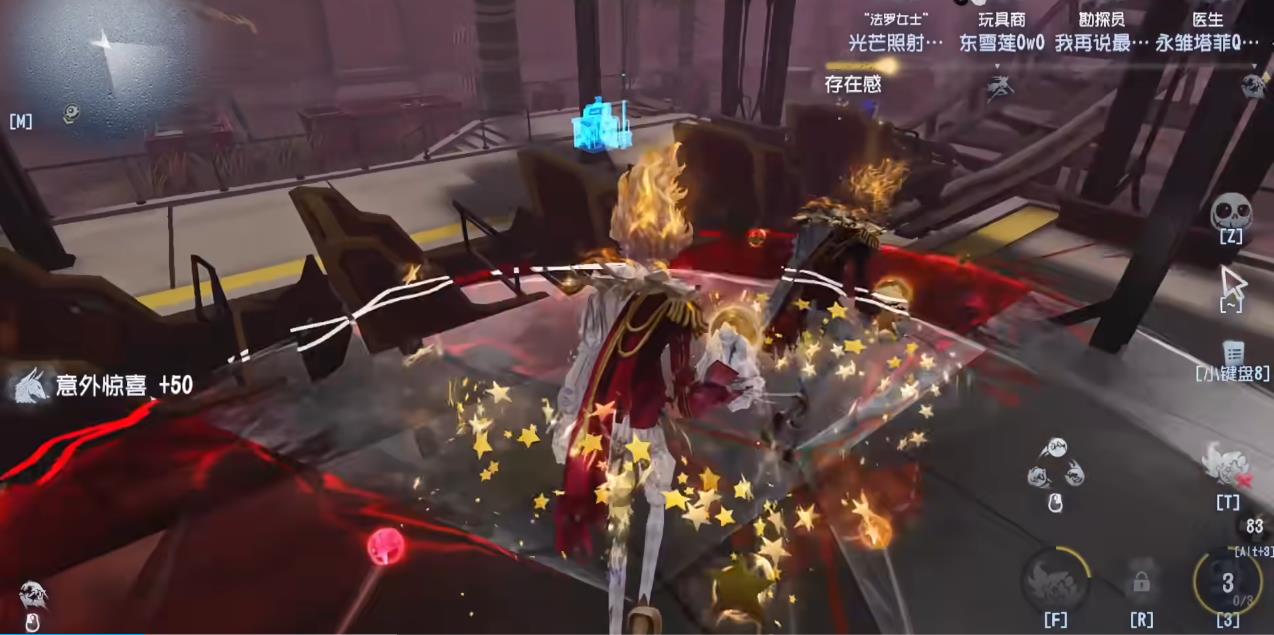The image size is (1274, 635).
Task: Click the bottom-left character portrait icon
Action: tap(32, 597)
